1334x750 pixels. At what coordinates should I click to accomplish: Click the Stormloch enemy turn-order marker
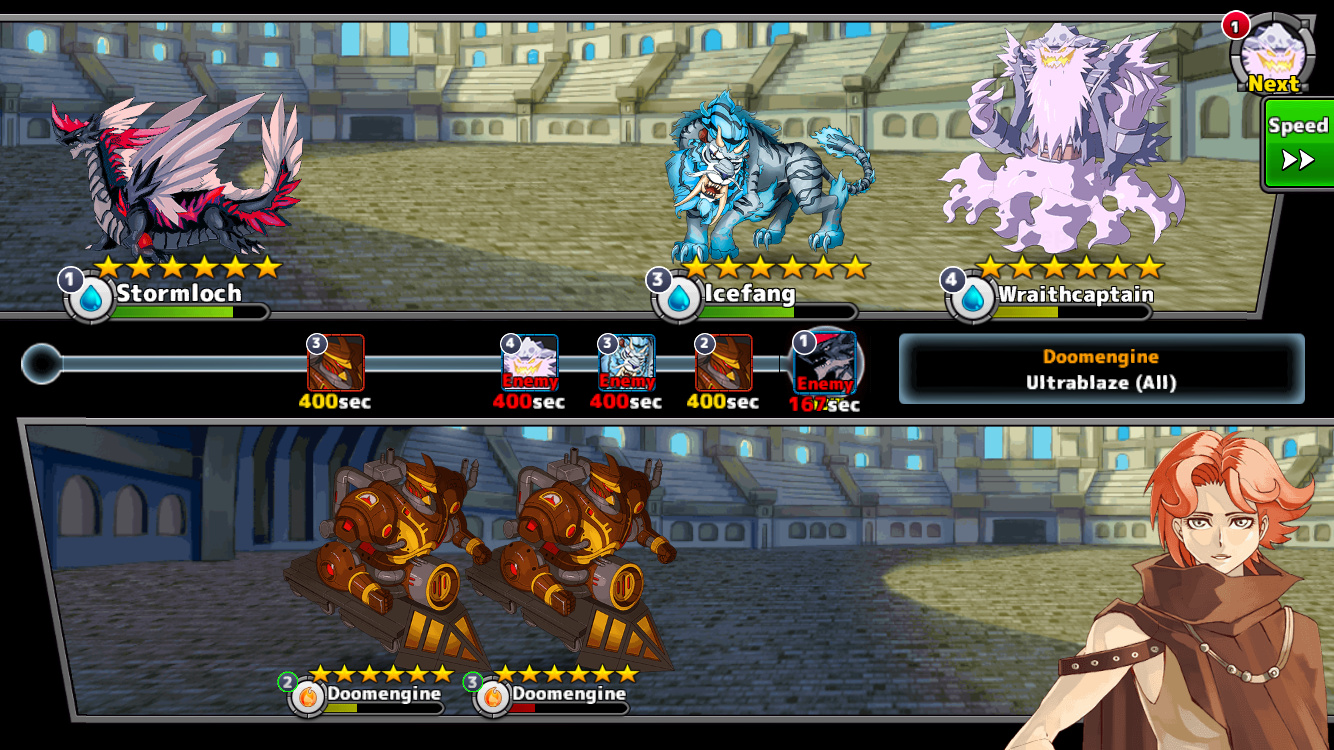coord(825,363)
